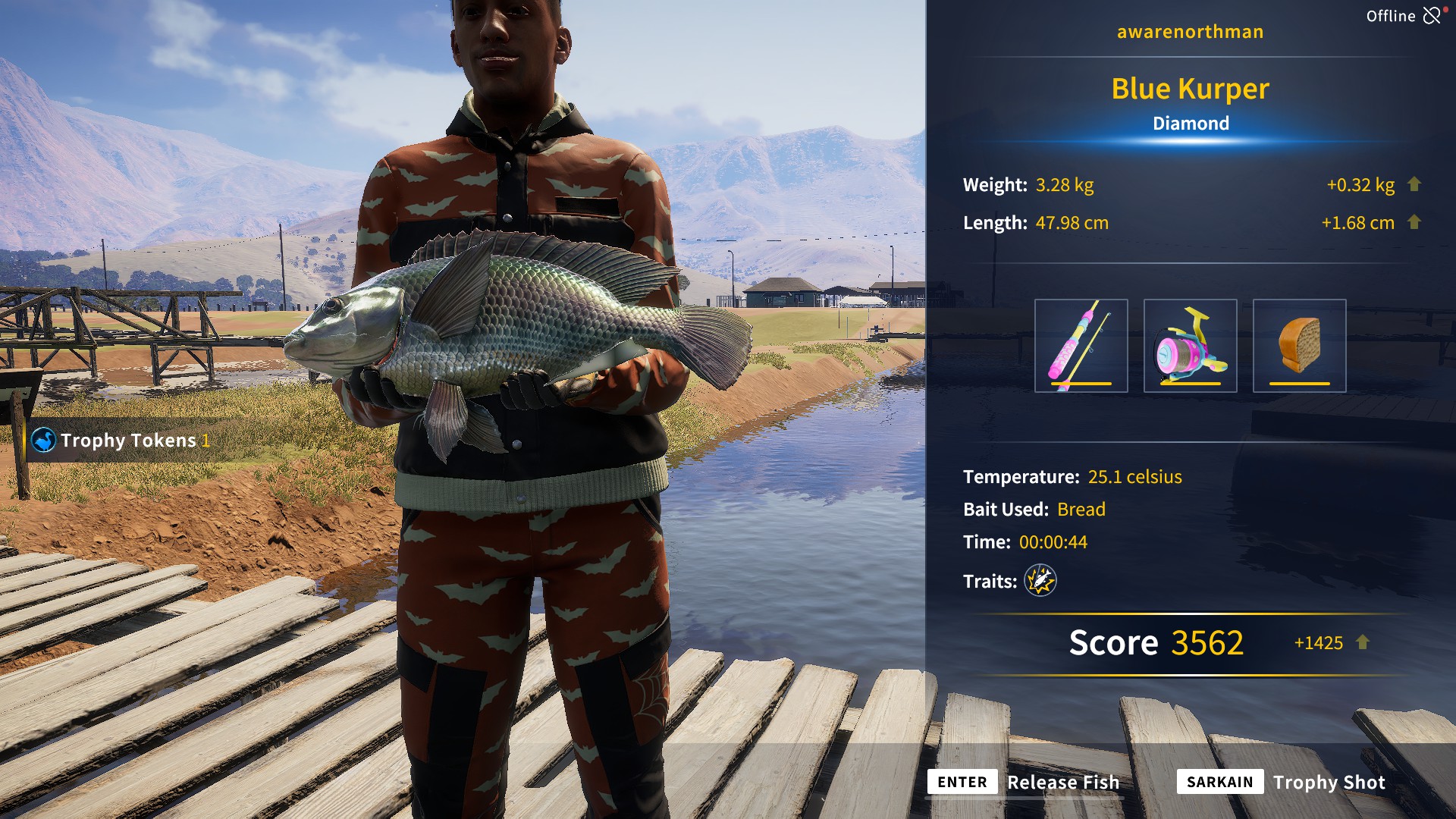
Task: Click the Trophy Tokens fish icon
Action: click(x=43, y=440)
